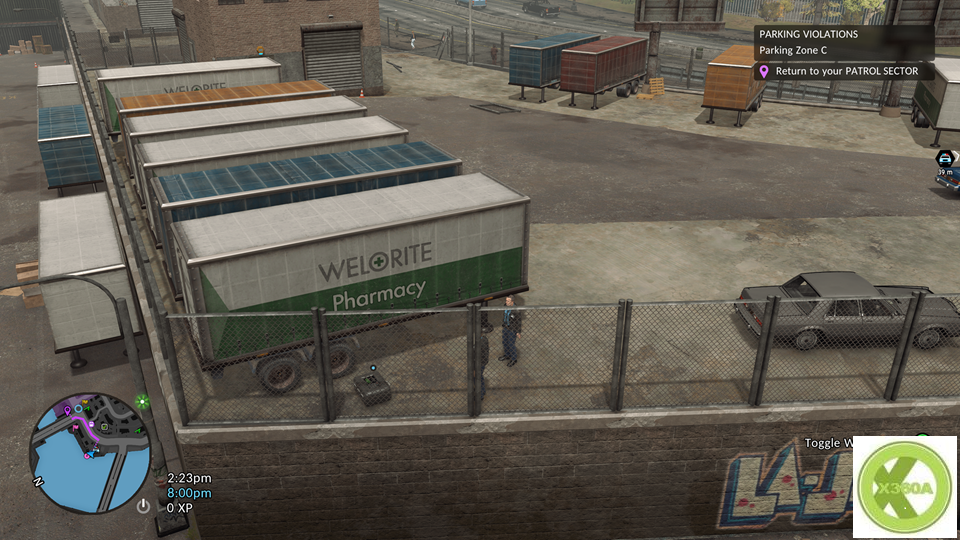Image resolution: width=960 pixels, height=540 pixels.
Task: Click the minimap's north compass marker
Action: tap(39, 481)
